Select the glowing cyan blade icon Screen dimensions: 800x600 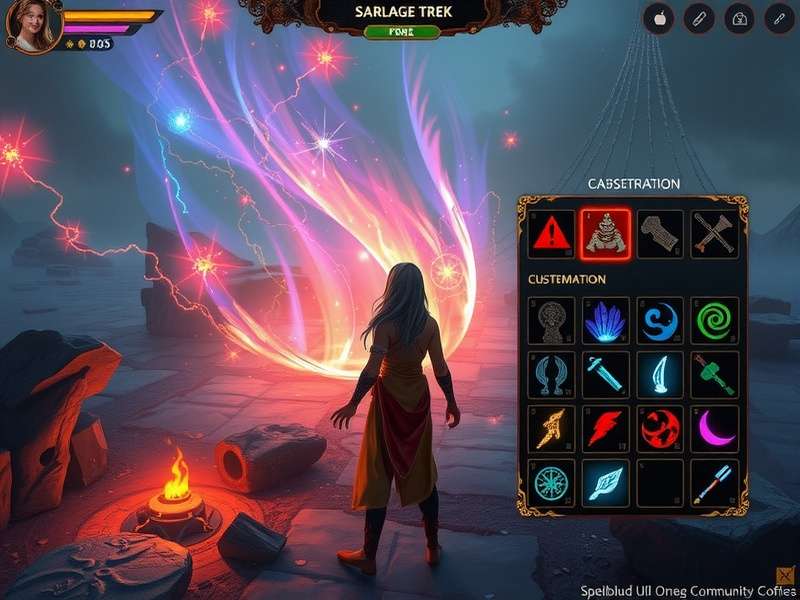click(660, 375)
